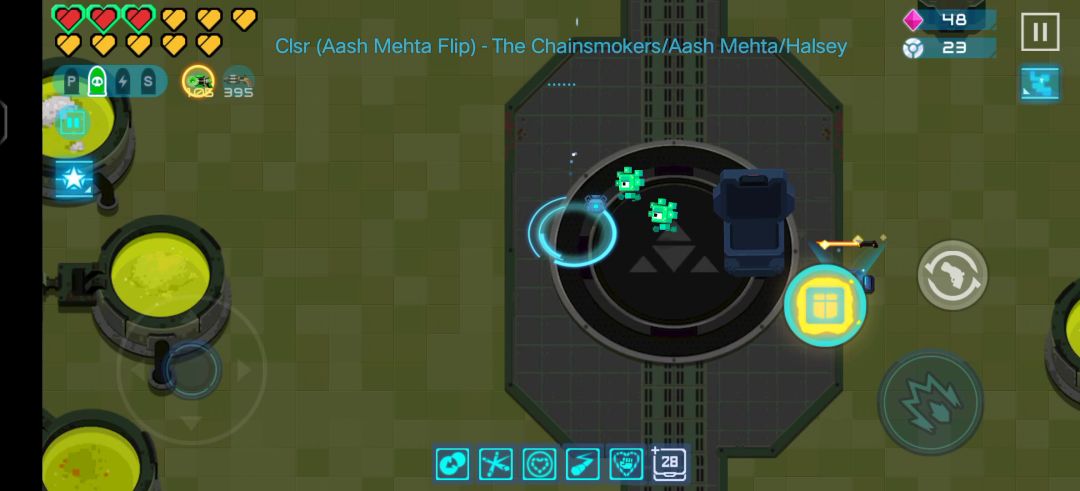Choose the lightning bolt ammo type

(122, 82)
